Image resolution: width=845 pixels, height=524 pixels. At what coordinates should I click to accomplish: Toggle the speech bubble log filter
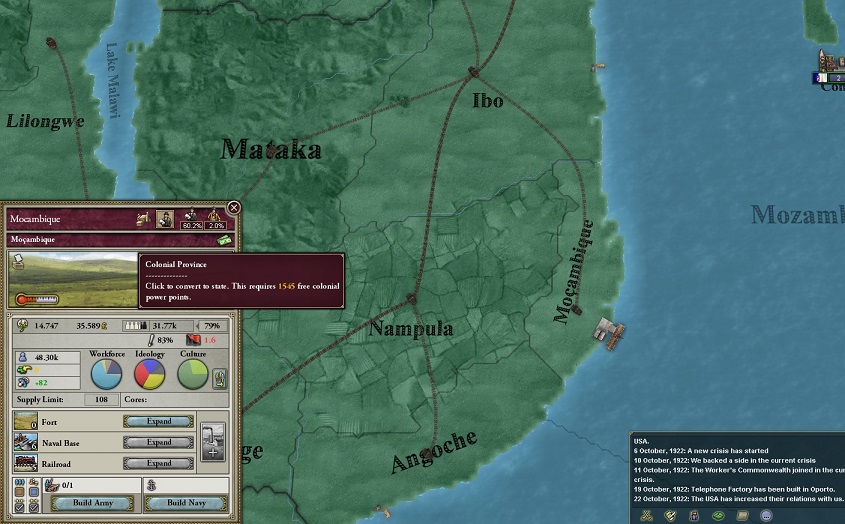pyautogui.click(x=766, y=515)
